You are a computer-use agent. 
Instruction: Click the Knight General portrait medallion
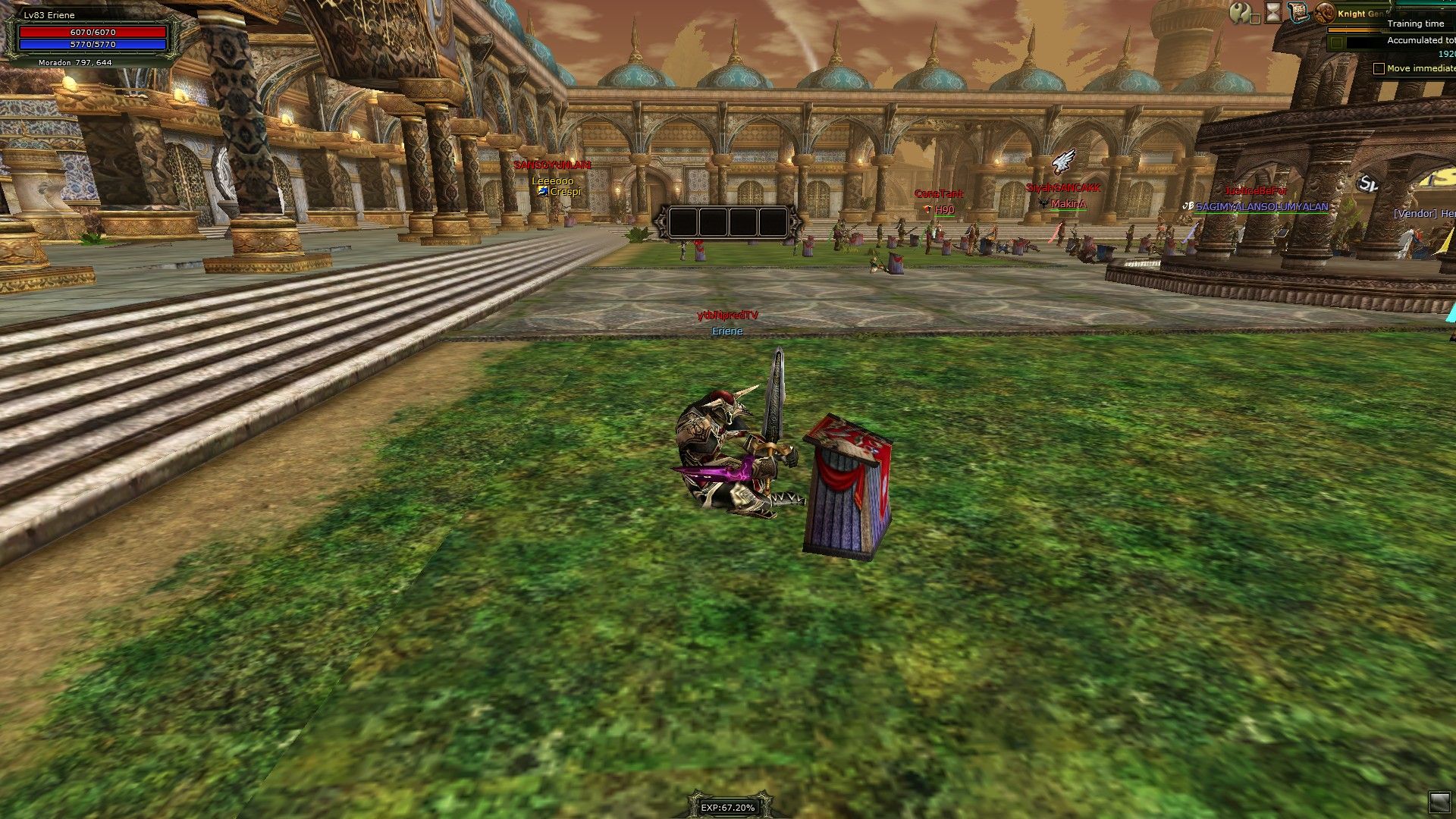[1326, 14]
